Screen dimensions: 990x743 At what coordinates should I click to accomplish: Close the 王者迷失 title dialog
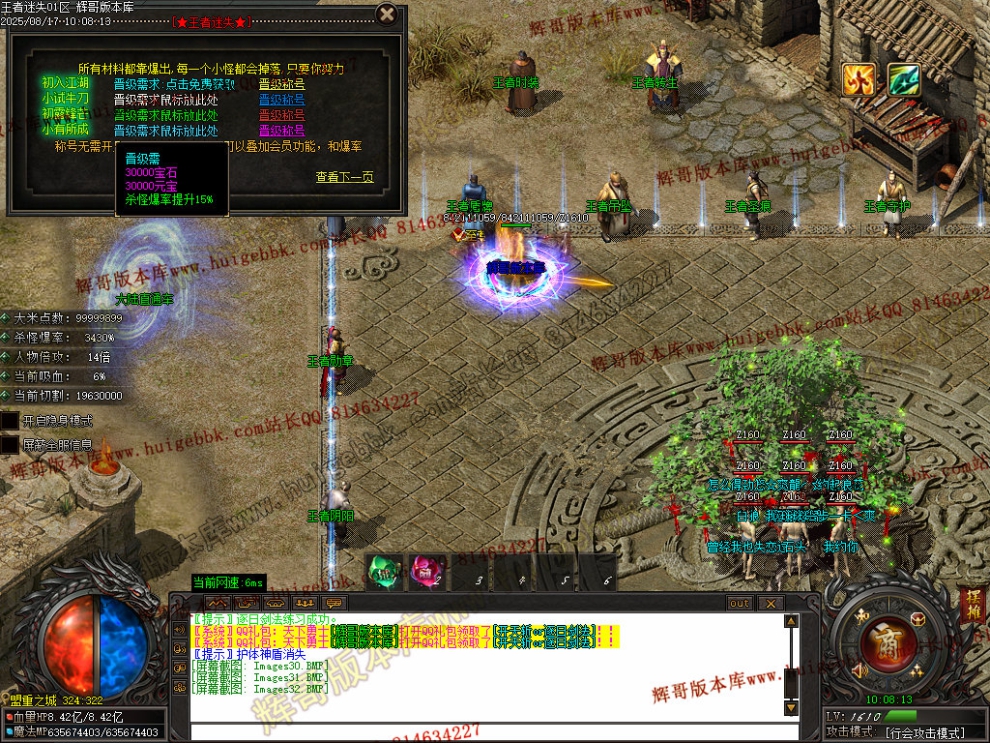click(x=387, y=14)
